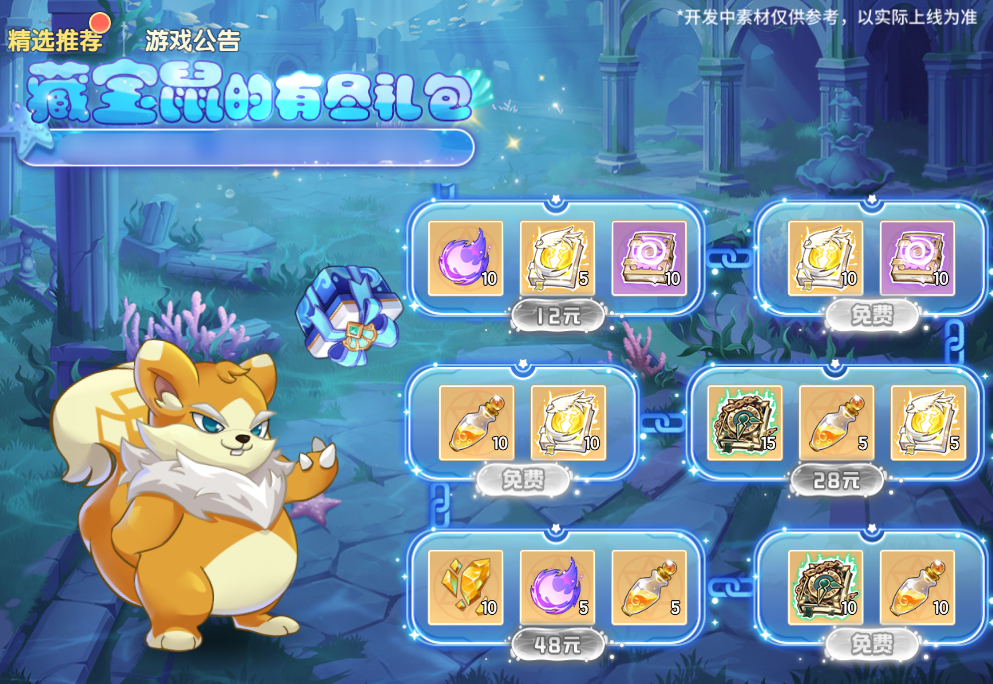
Task: Buy the 48元 gift pack
Action: pos(557,645)
